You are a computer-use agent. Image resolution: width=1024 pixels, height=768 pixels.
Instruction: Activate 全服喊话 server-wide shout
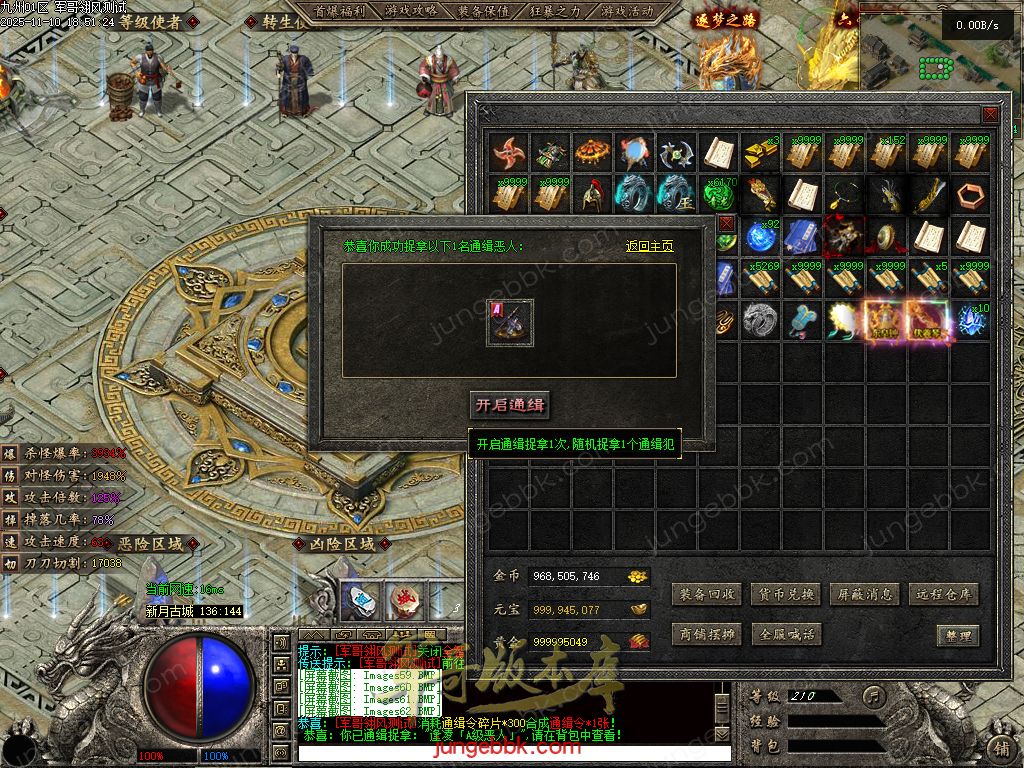(785, 634)
